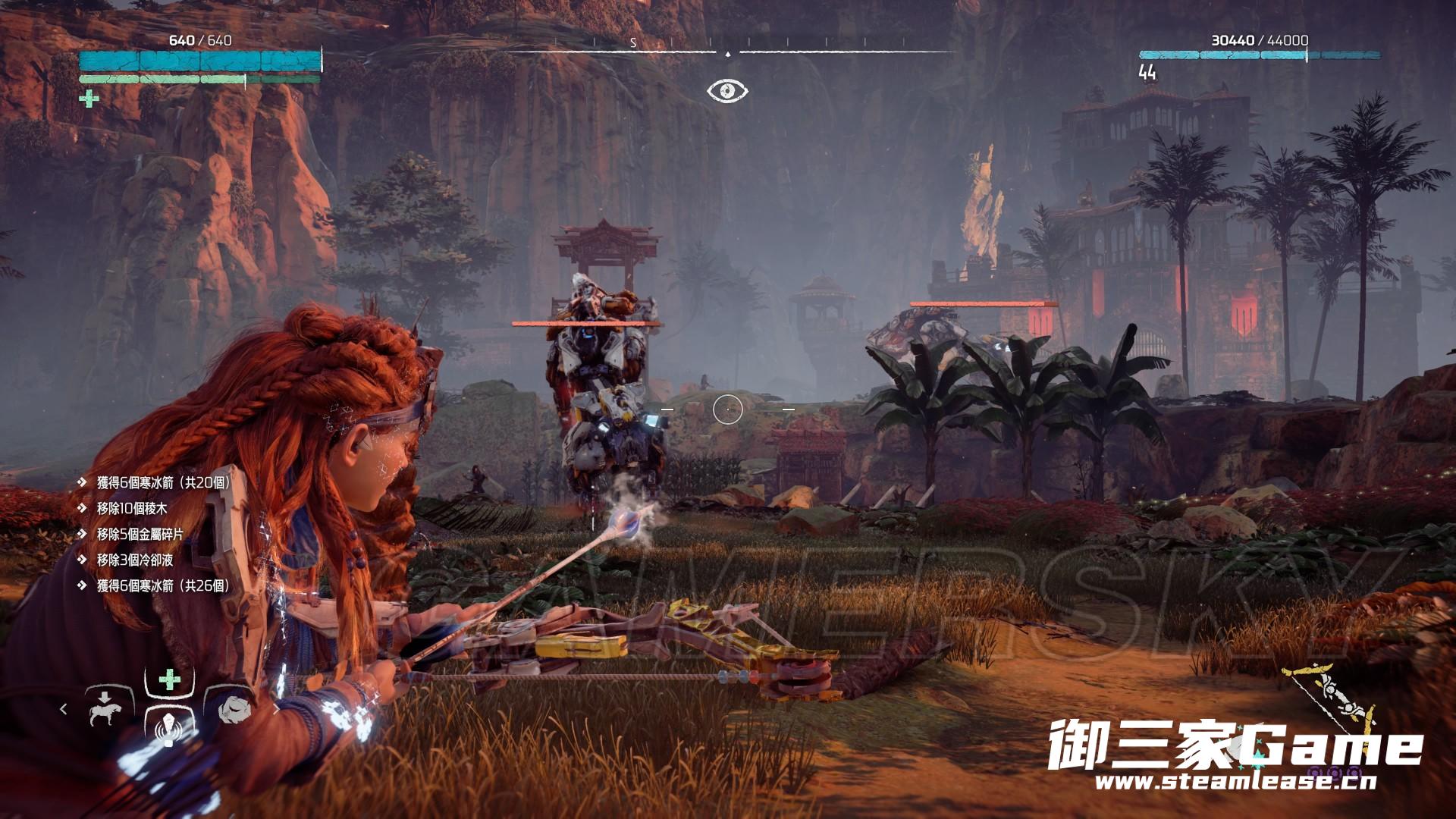
Task: Click the medicine pouch cross under health bar
Action: pos(89,99)
